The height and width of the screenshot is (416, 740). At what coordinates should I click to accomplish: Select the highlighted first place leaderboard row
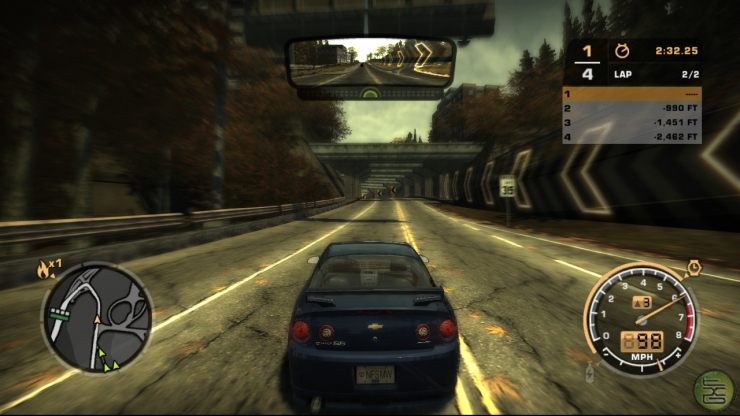[x=631, y=93]
